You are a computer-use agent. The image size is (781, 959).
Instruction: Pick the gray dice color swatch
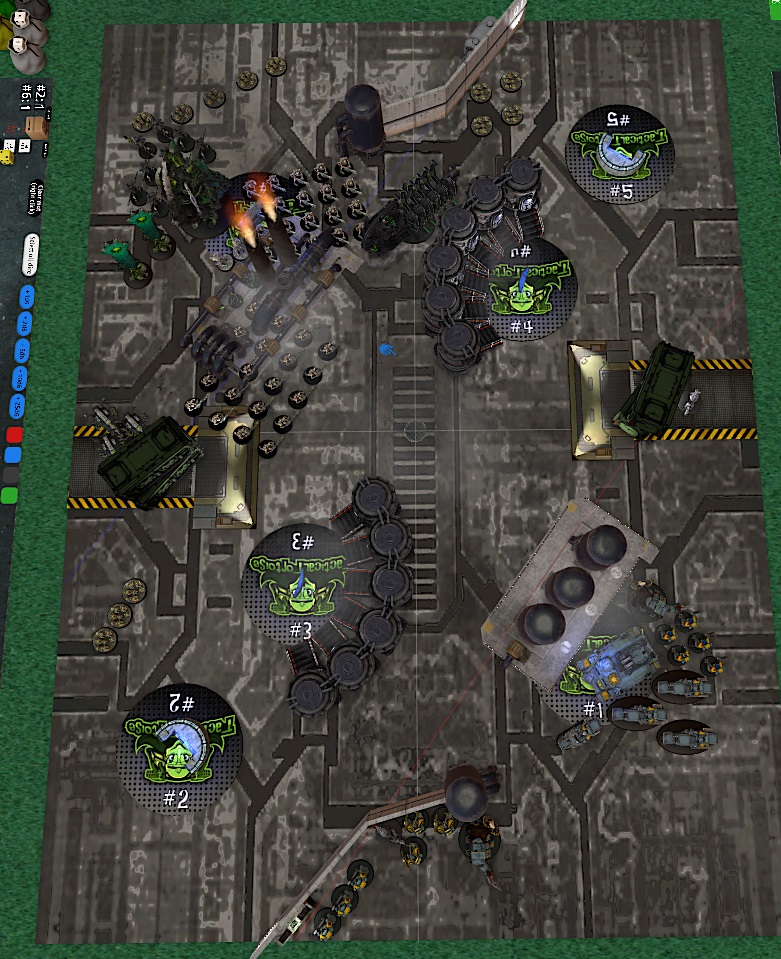click(x=10, y=475)
